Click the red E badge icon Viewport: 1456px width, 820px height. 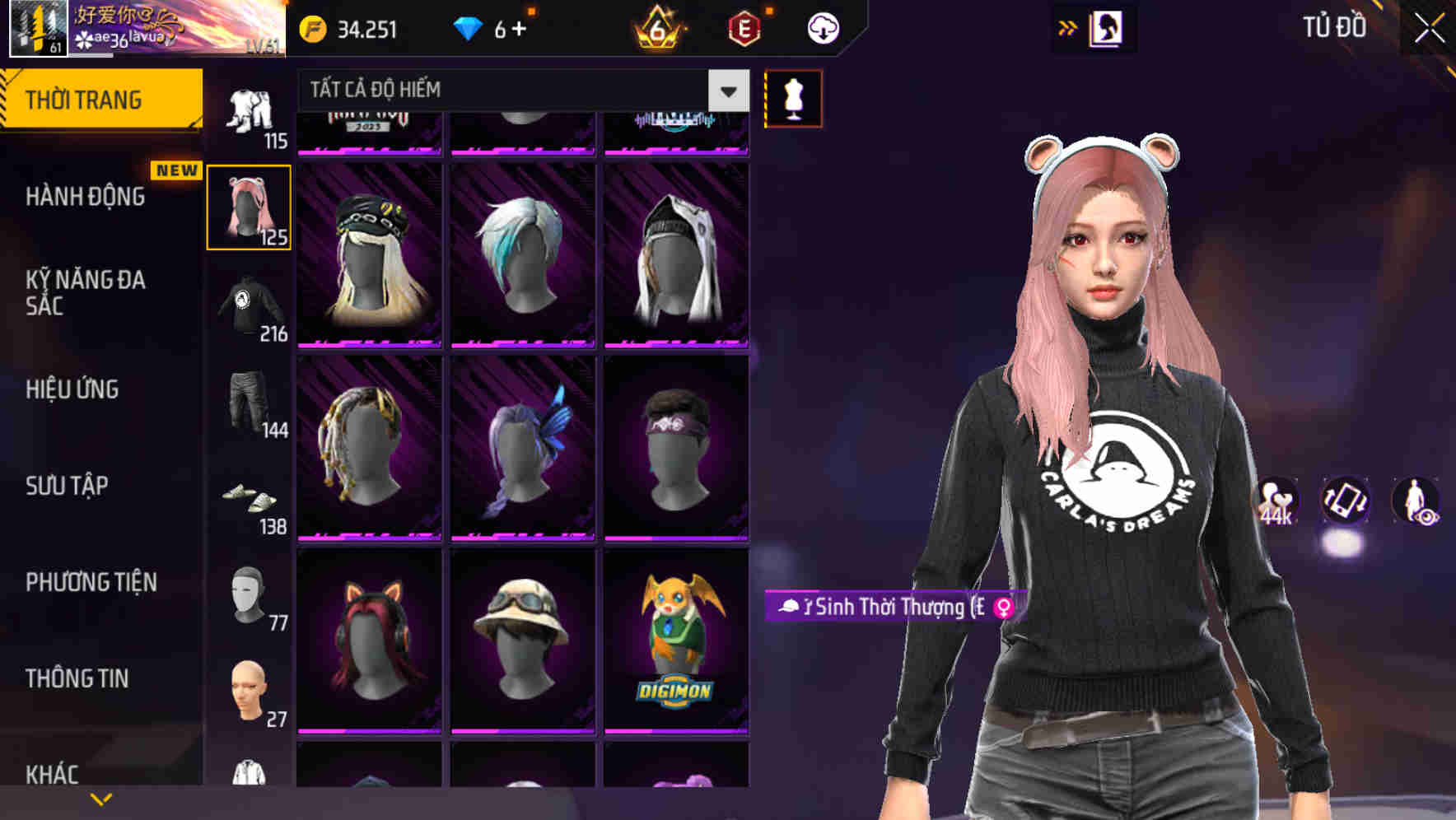pos(745,27)
